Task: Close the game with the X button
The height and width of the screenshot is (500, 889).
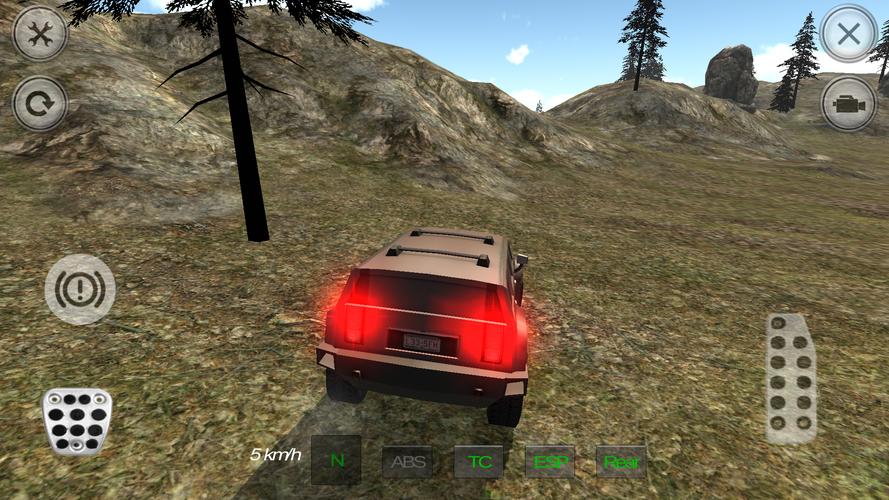Action: pos(848,33)
